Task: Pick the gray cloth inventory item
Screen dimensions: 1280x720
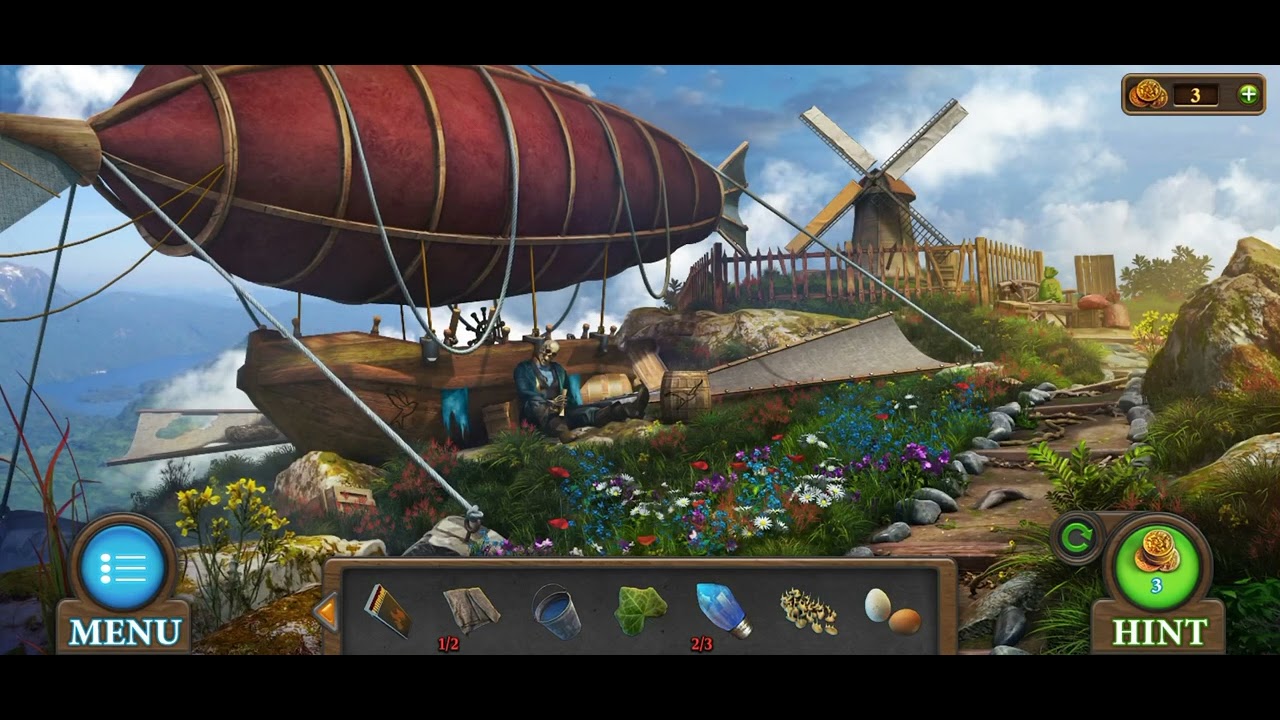Action: pos(472,609)
